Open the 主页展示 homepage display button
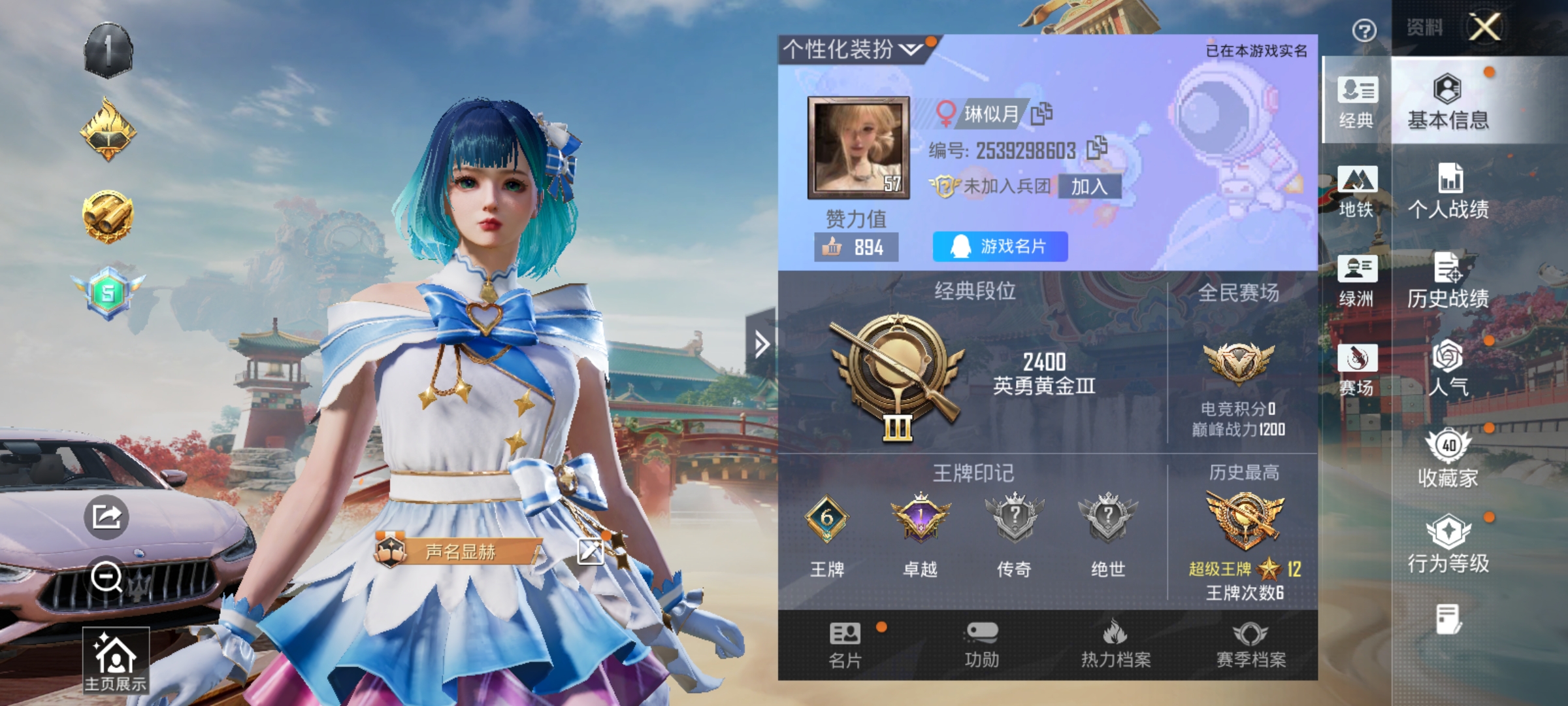 click(x=116, y=660)
